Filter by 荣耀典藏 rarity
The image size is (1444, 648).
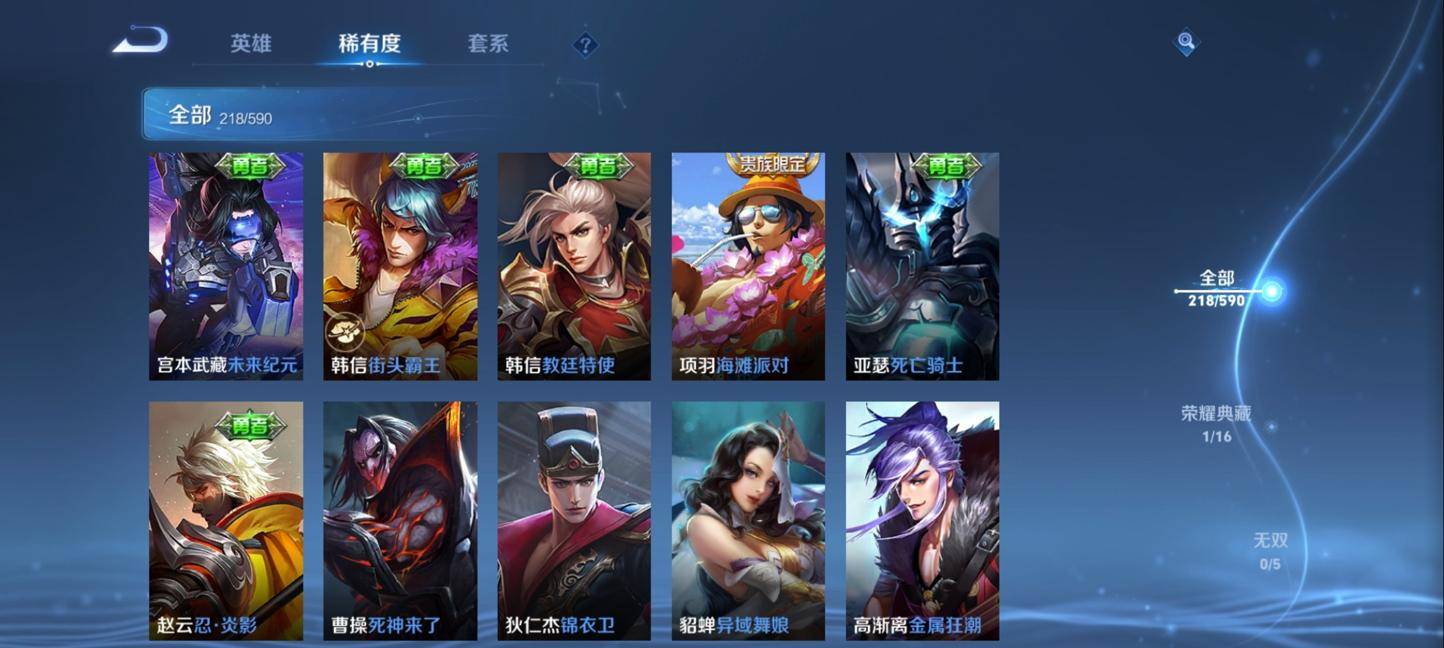[x=1216, y=423]
